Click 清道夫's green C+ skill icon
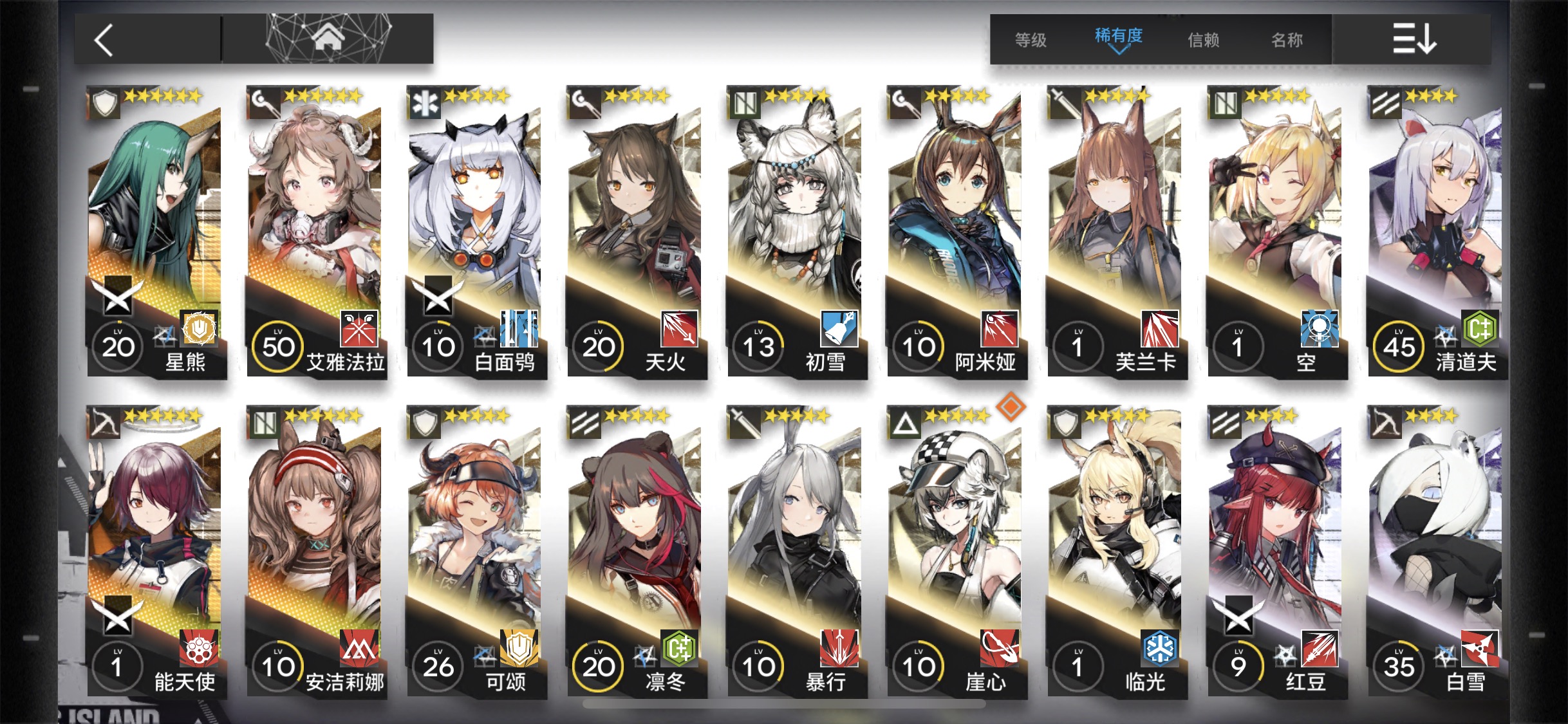 [x=1481, y=328]
